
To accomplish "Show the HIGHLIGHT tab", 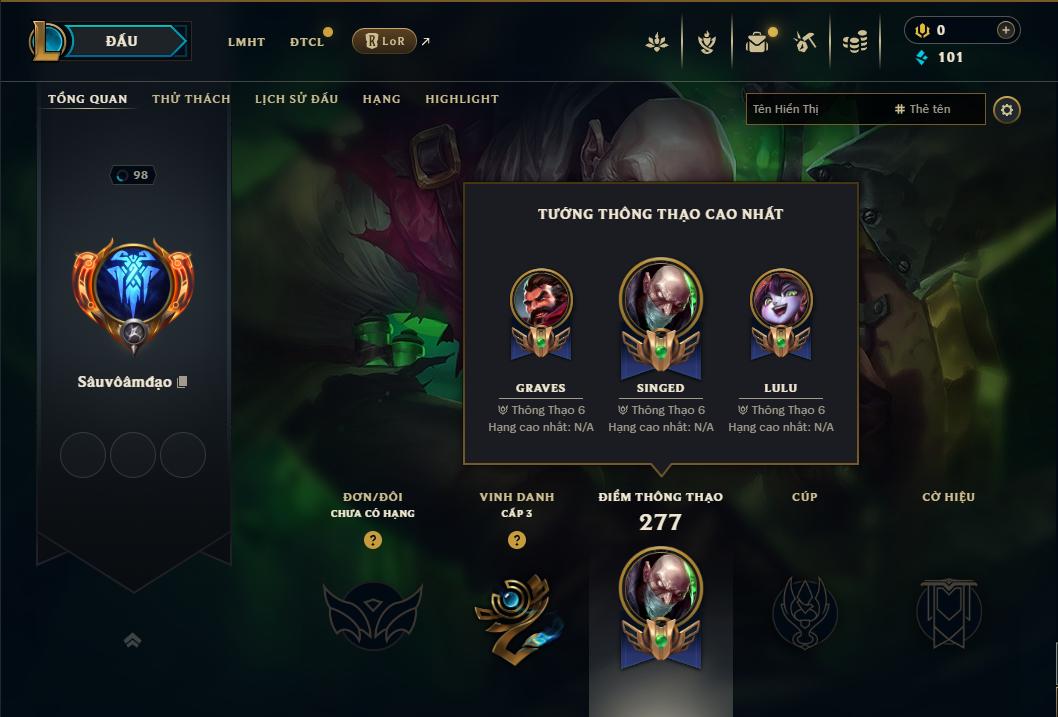I will 461,99.
